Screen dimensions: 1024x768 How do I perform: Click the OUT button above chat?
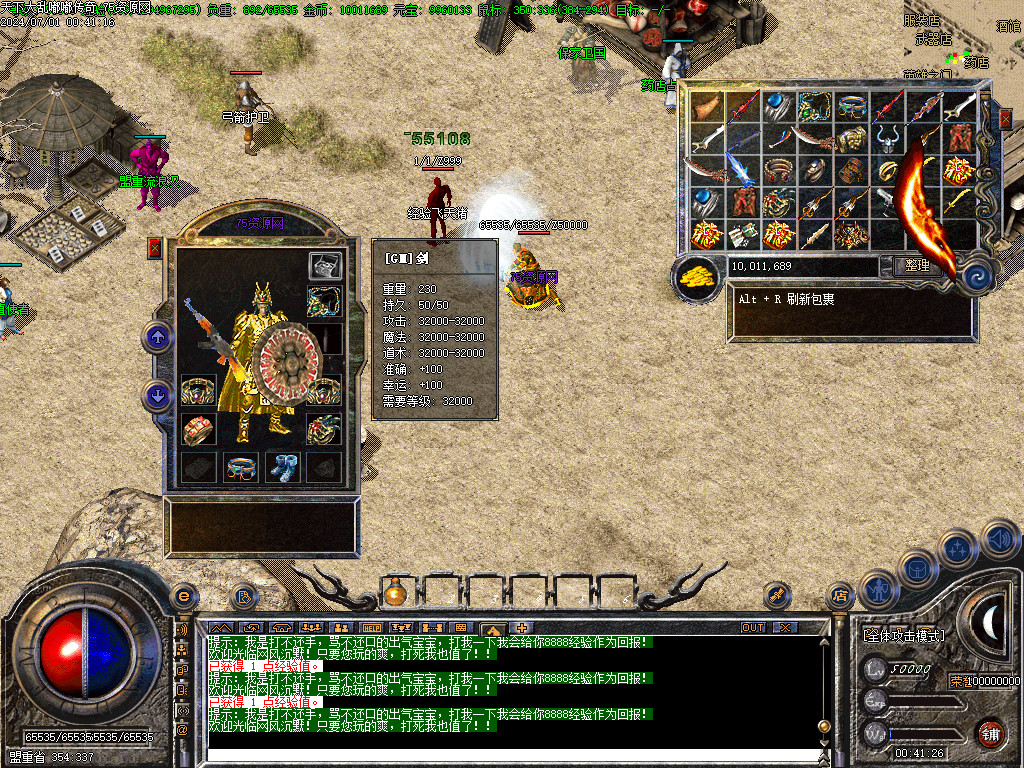[x=753, y=627]
